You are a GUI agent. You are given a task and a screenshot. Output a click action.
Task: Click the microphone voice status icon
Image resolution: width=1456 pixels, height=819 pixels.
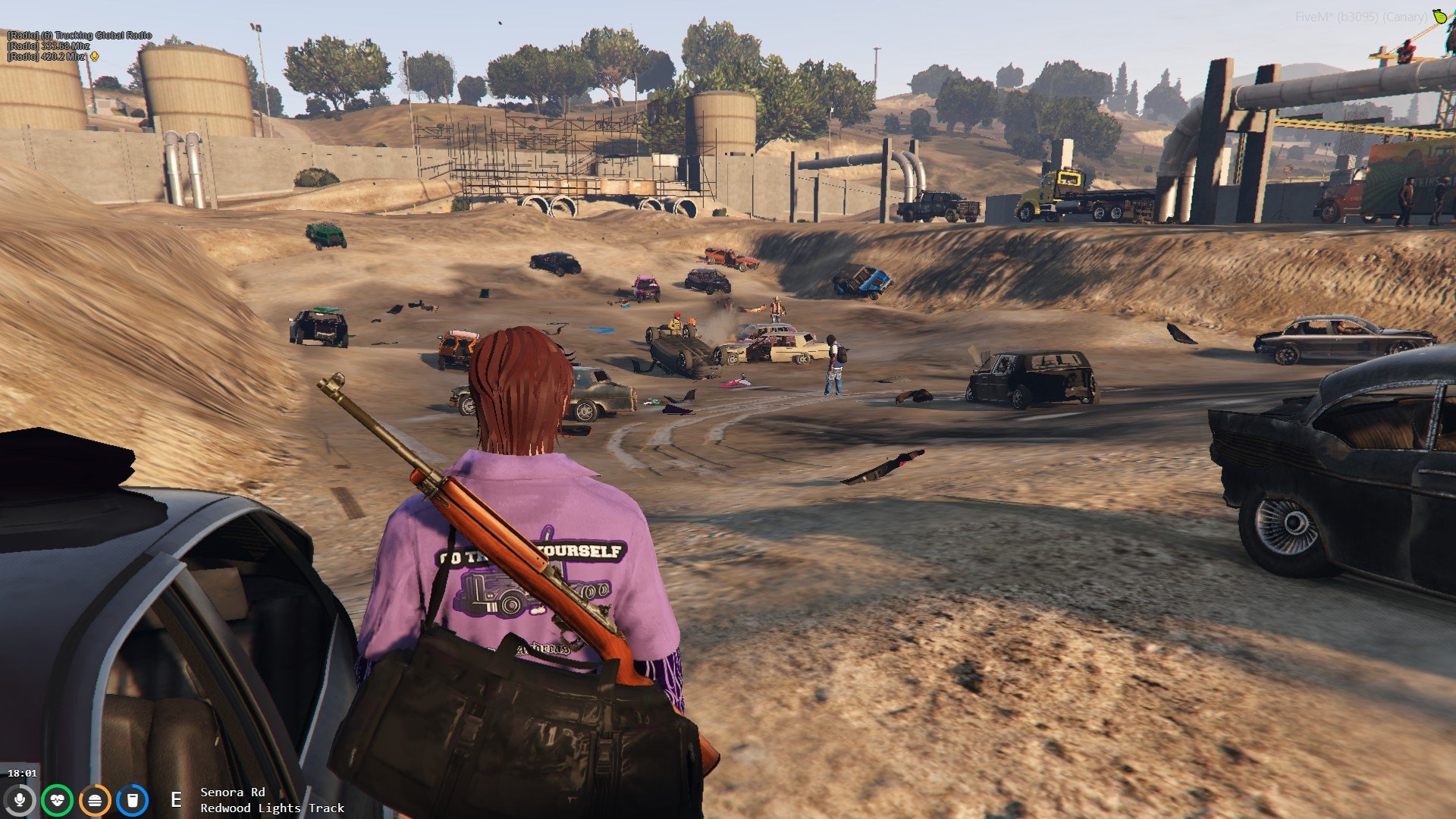20,800
